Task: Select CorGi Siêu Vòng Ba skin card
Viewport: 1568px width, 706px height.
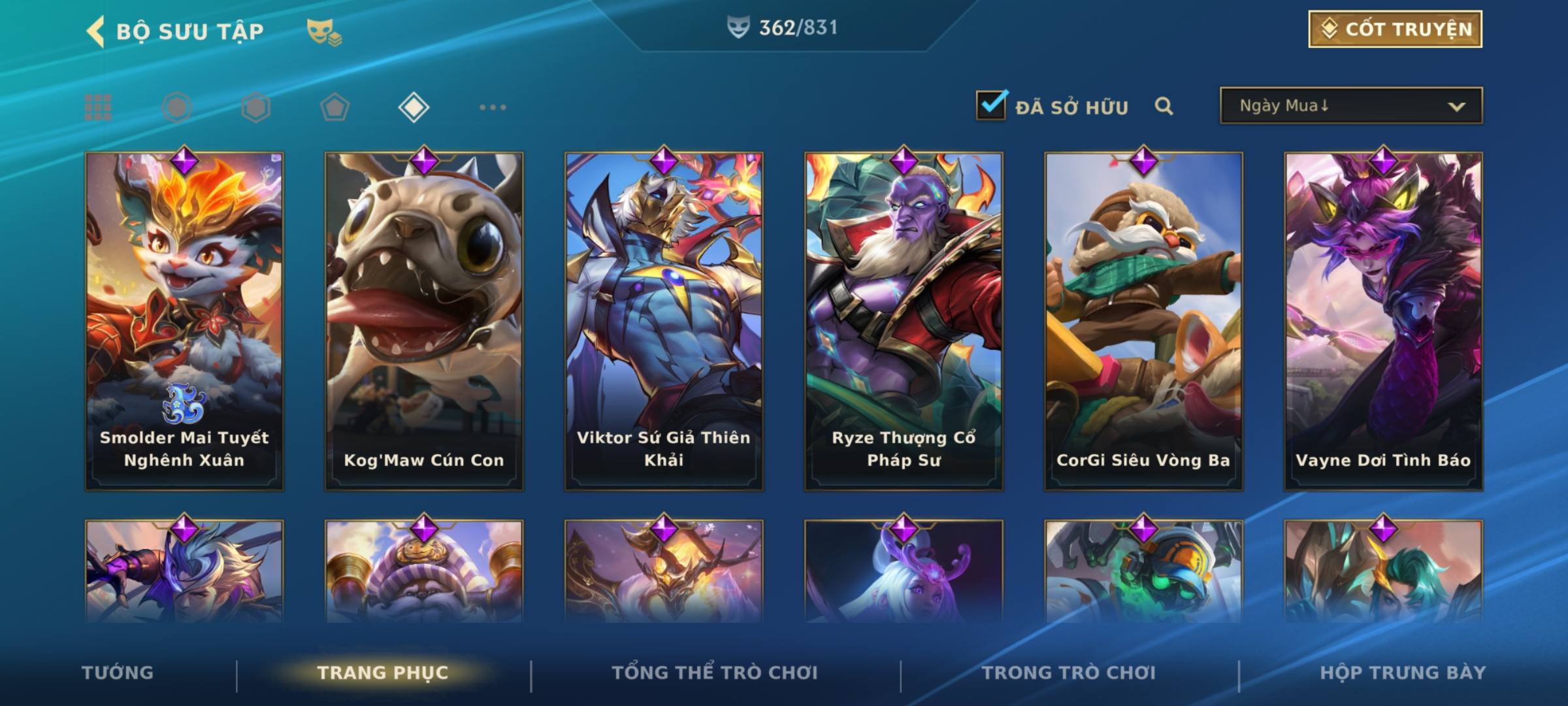Action: coord(1143,320)
